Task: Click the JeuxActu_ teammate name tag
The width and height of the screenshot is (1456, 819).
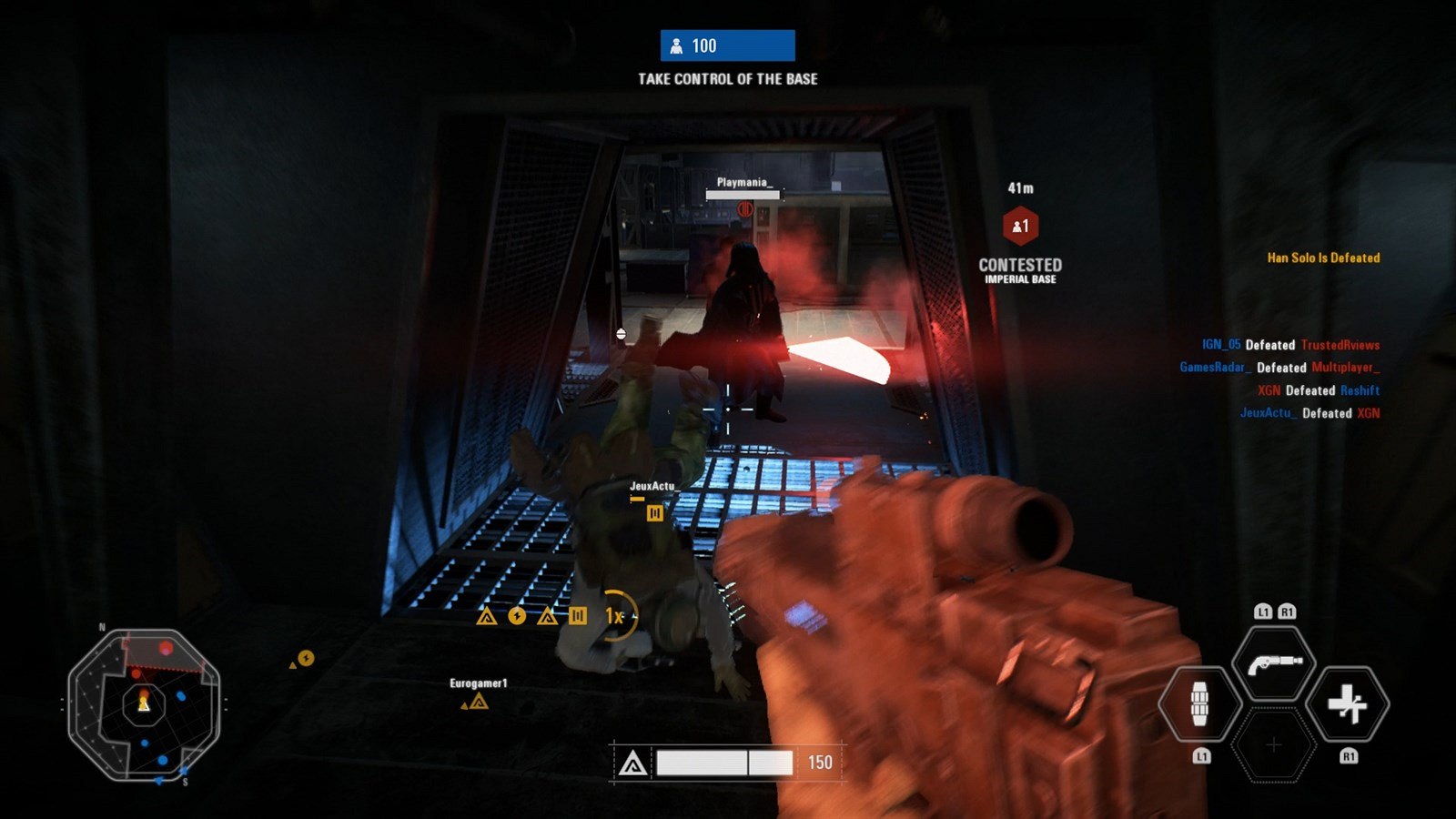Action: coord(653,487)
